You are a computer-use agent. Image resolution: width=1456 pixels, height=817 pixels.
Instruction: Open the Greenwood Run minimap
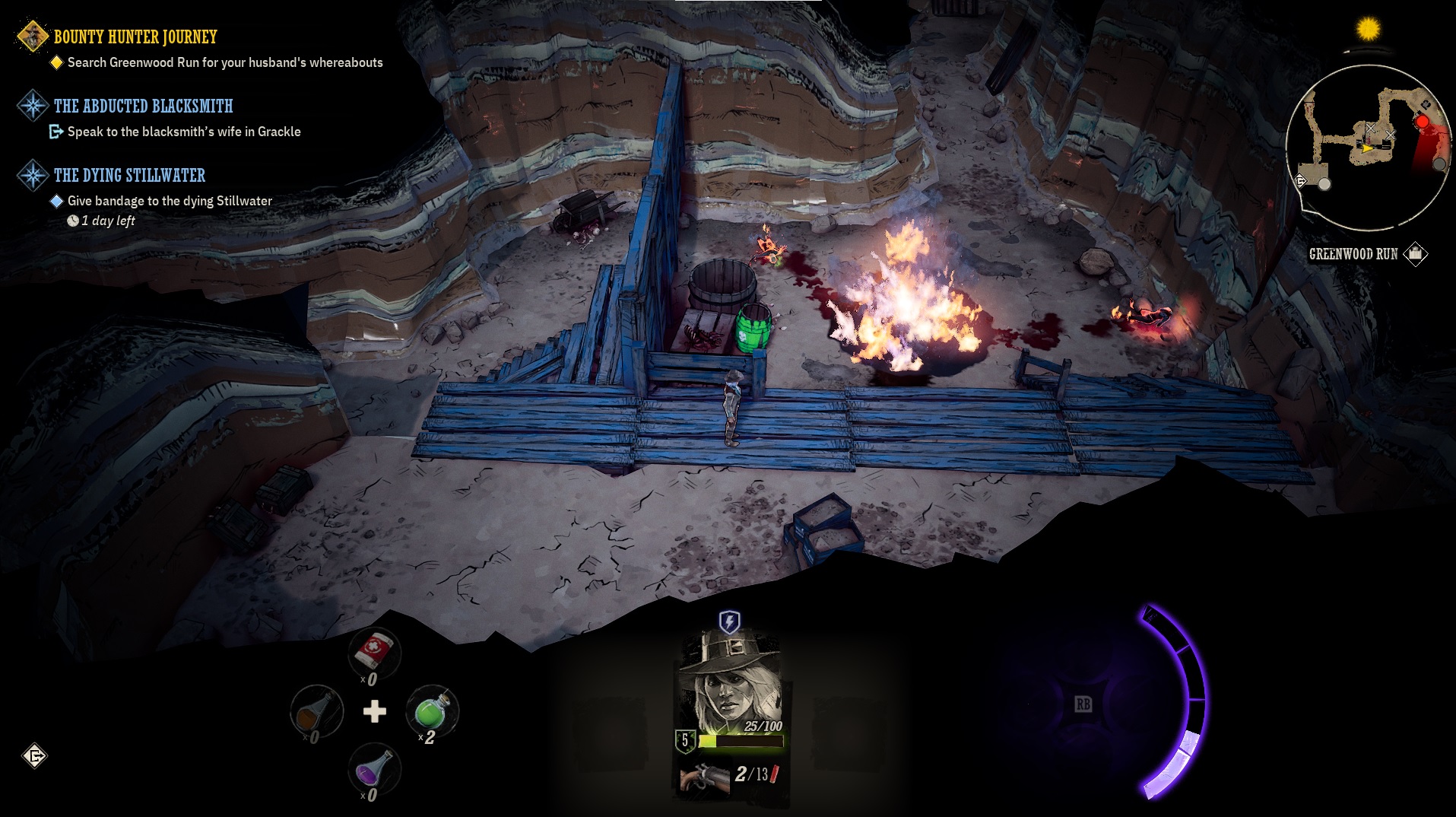tap(1367, 147)
